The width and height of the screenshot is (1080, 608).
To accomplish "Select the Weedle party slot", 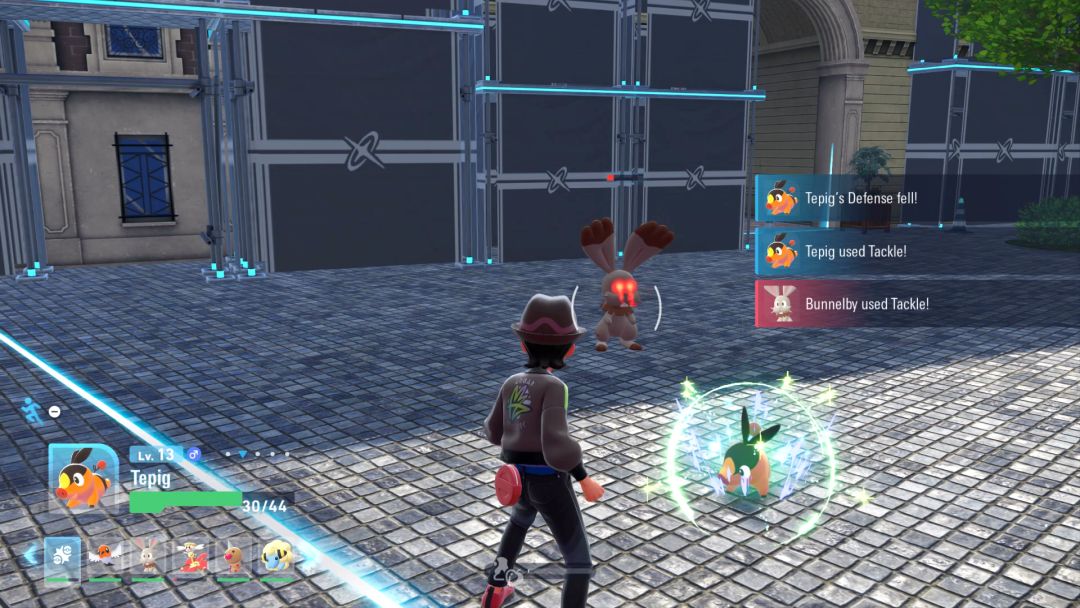I will 233,558.
